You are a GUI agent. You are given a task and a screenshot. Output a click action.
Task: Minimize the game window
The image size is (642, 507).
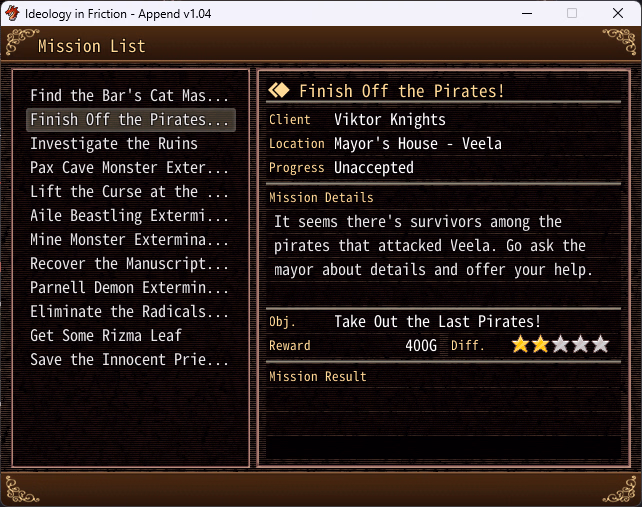pyautogui.click(x=526, y=13)
